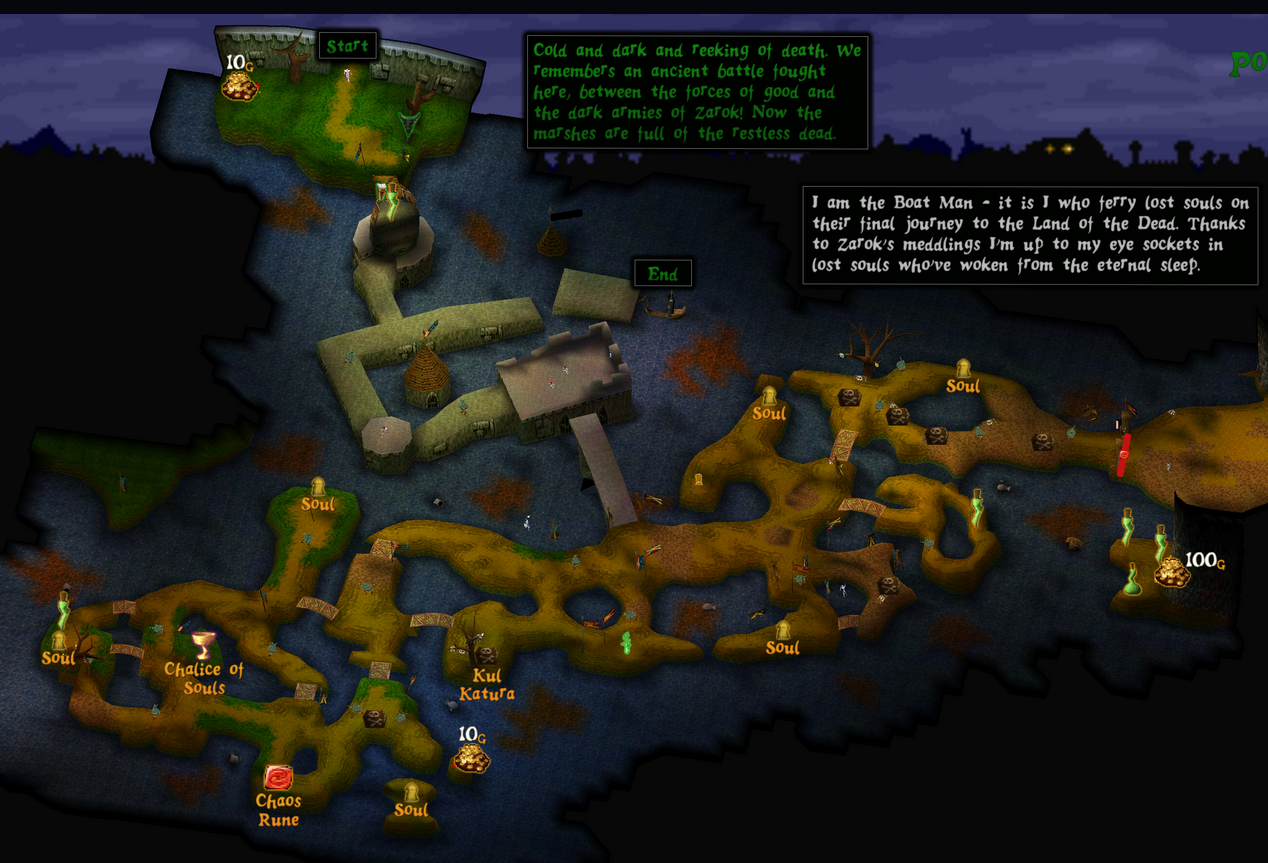Select the Kul Katura marker
This screenshot has height=863, width=1268.
[x=486, y=657]
